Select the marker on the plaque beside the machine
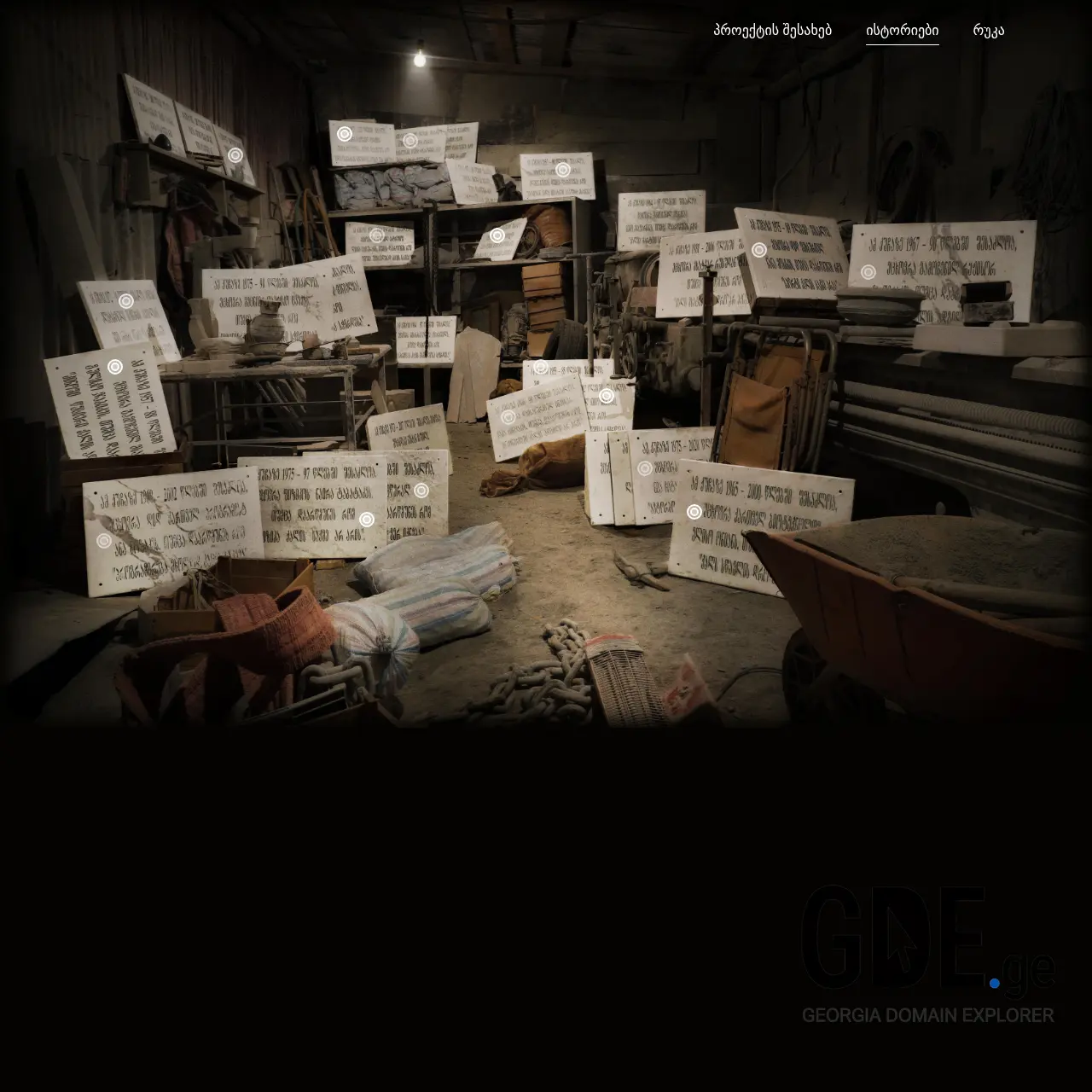This screenshot has height=1092, width=1092. [x=605, y=394]
